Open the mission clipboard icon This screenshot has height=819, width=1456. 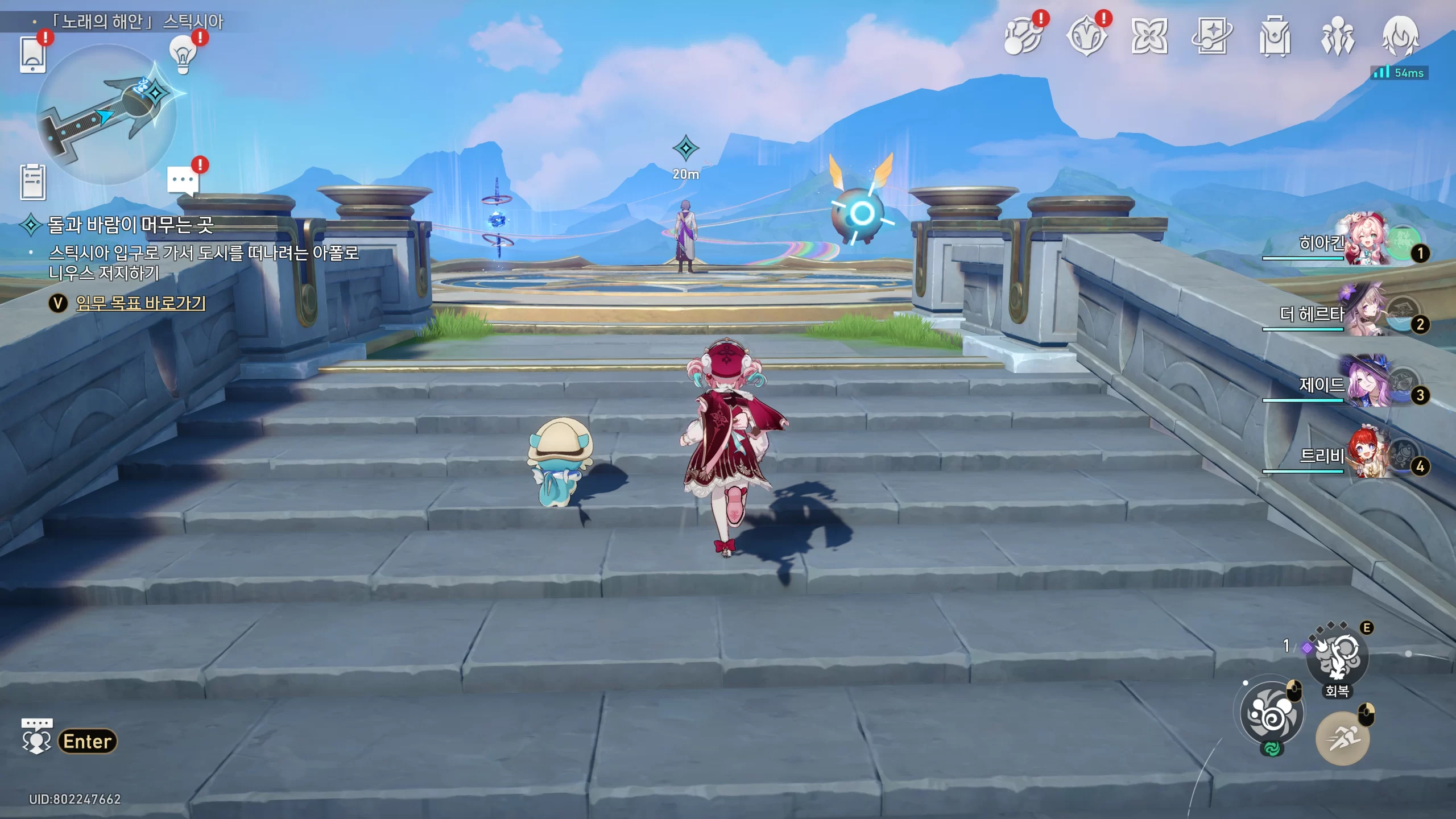click(32, 183)
